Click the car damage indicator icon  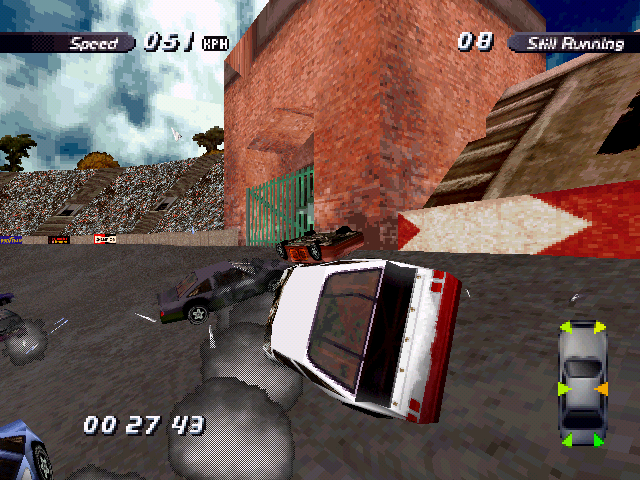[582, 384]
